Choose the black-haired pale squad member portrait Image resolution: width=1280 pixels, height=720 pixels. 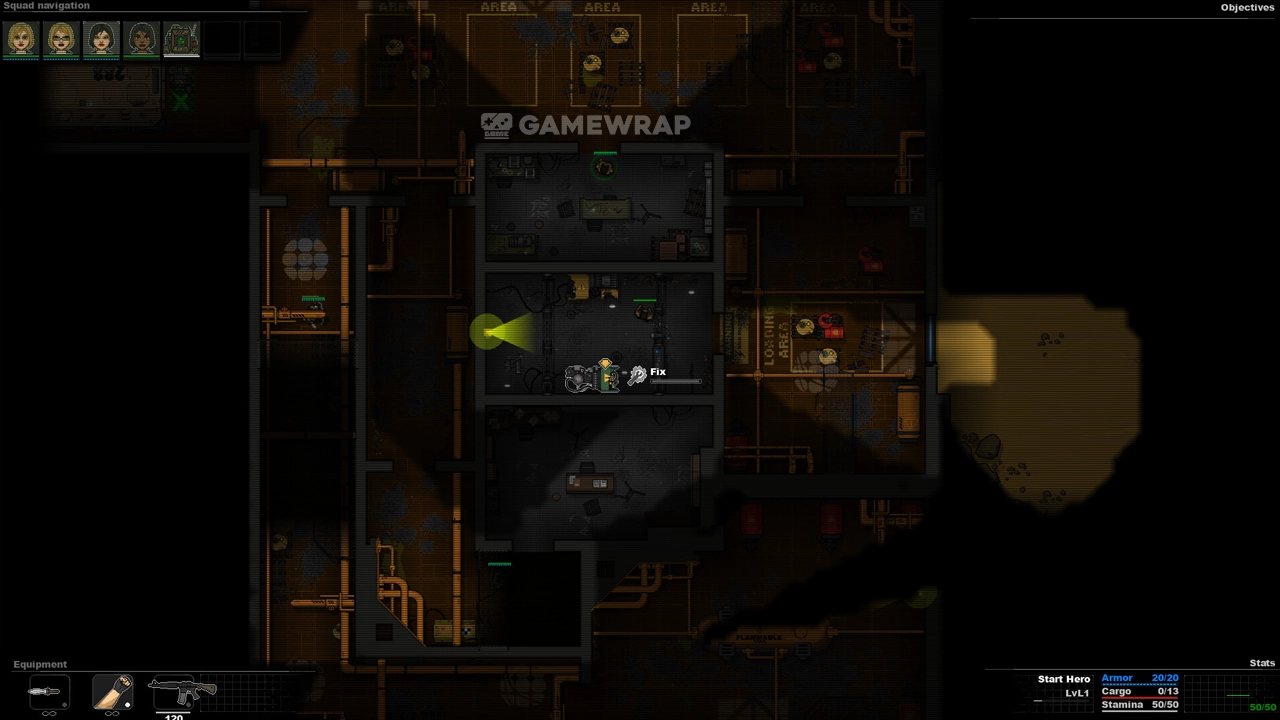(x=101, y=39)
